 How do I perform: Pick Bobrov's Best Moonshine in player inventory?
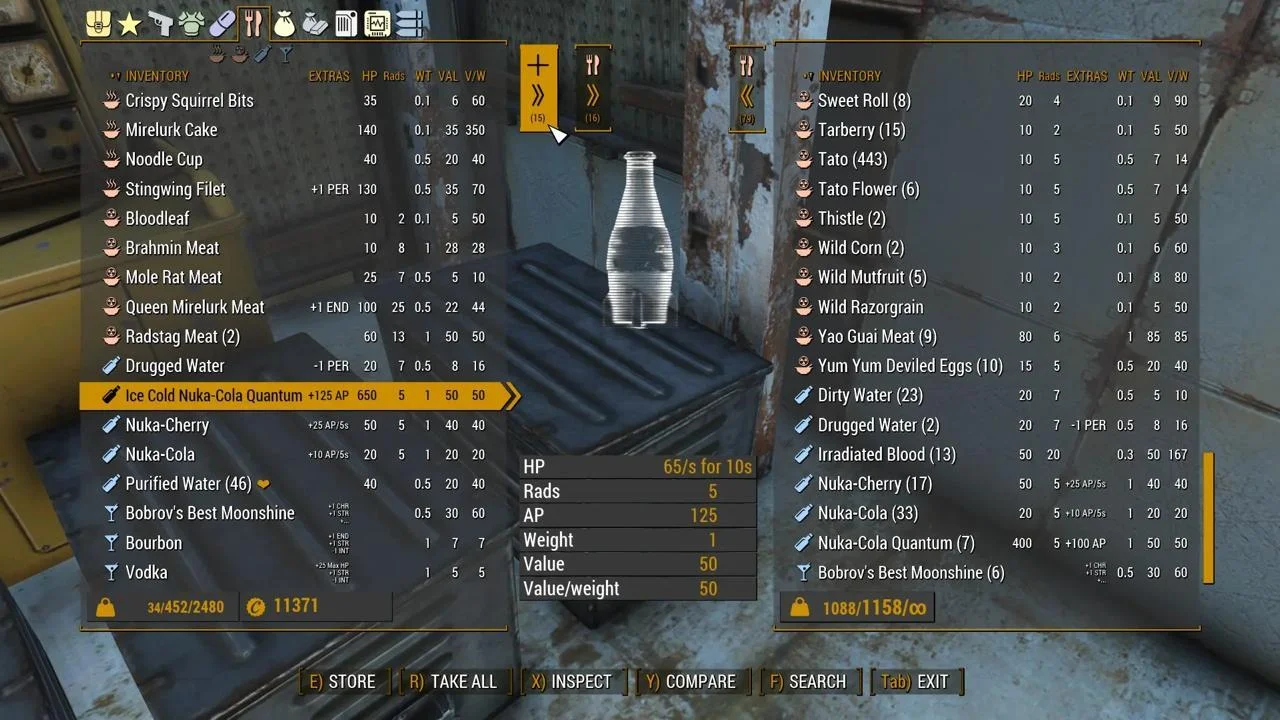[x=209, y=513]
